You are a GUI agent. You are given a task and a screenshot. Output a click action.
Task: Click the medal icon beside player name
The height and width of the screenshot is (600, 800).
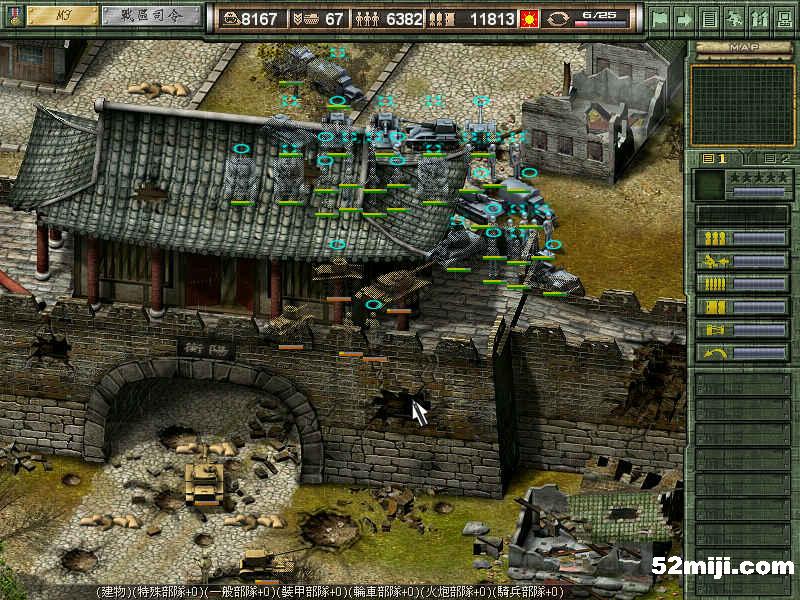[x=13, y=17]
